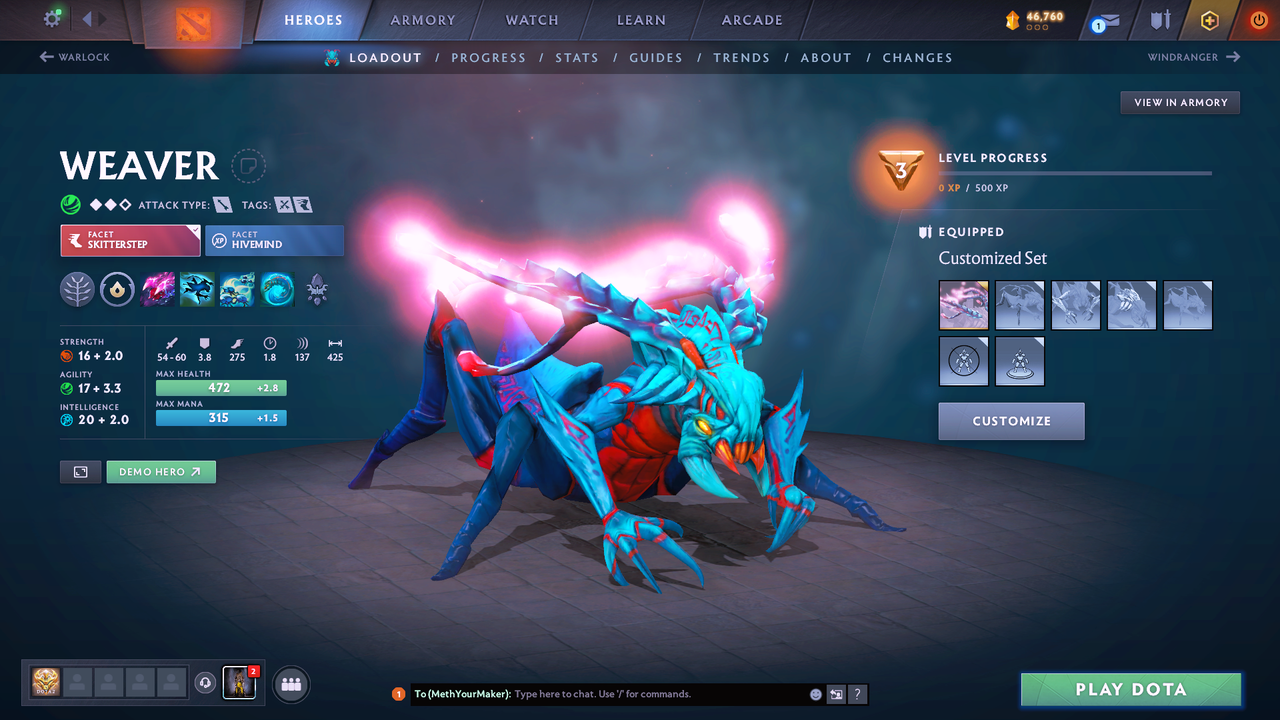Open the ARCADE menu
Screen dimensions: 1280x720
pos(751,19)
